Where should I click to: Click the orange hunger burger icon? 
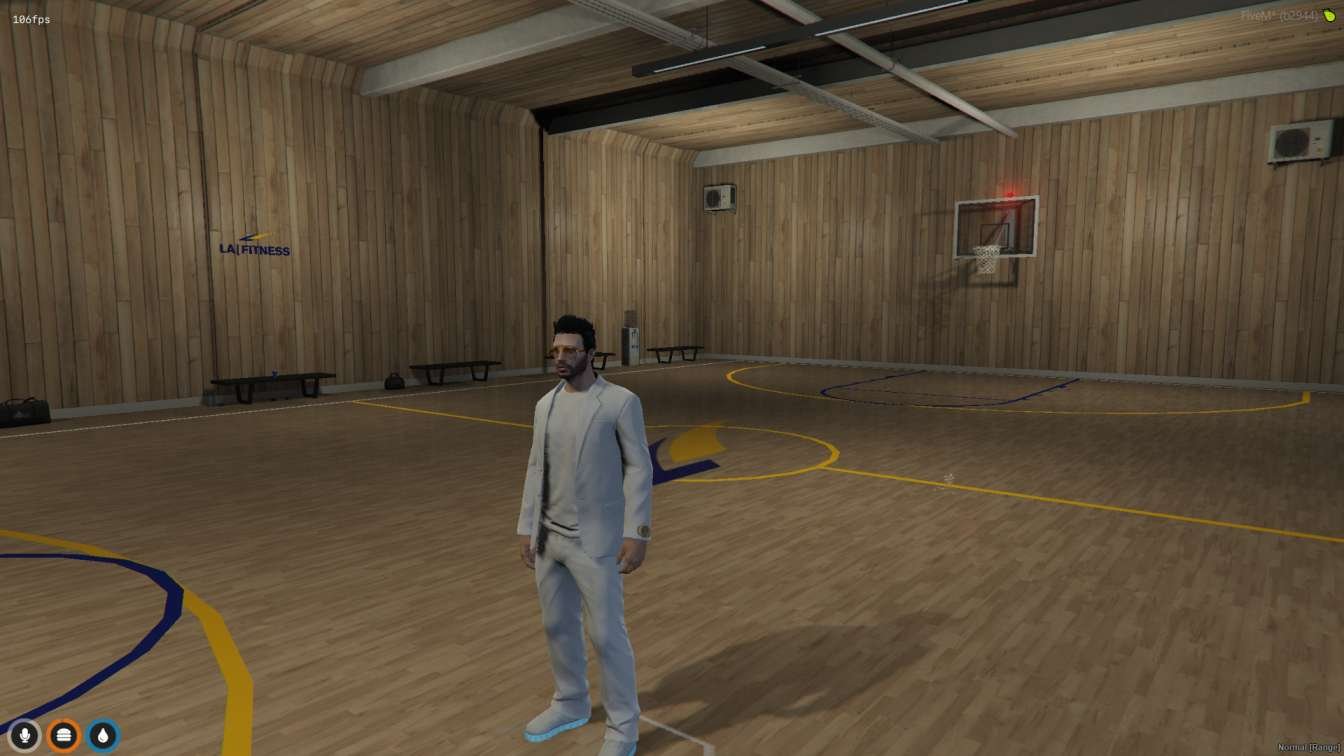[64, 734]
